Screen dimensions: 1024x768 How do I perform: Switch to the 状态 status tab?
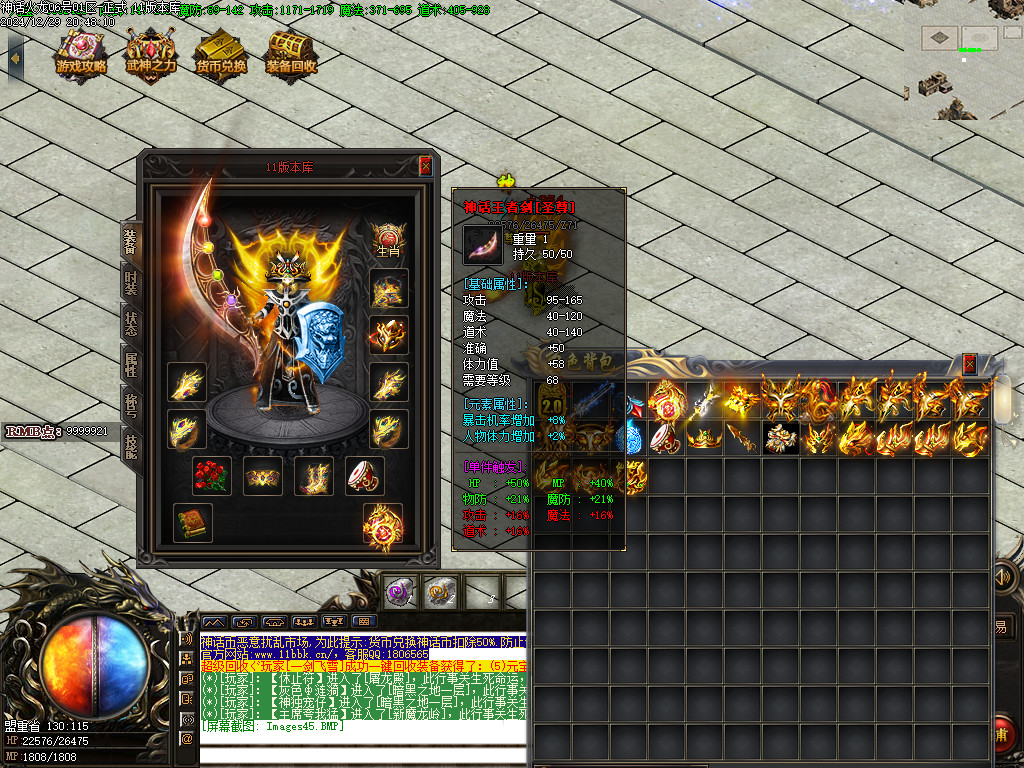[x=131, y=324]
